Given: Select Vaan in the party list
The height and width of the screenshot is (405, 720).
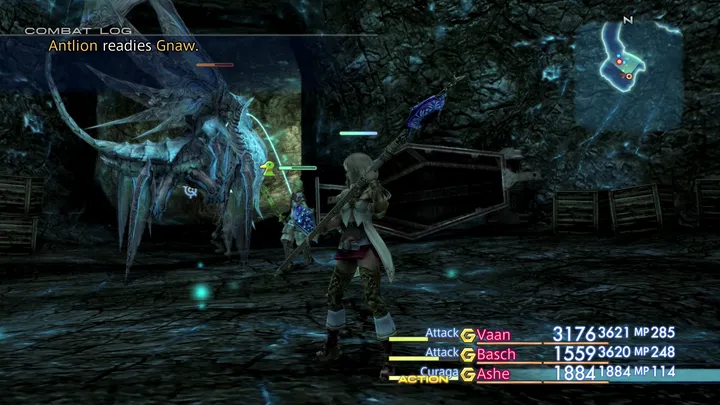Looking at the screenshot, I should 495,334.
